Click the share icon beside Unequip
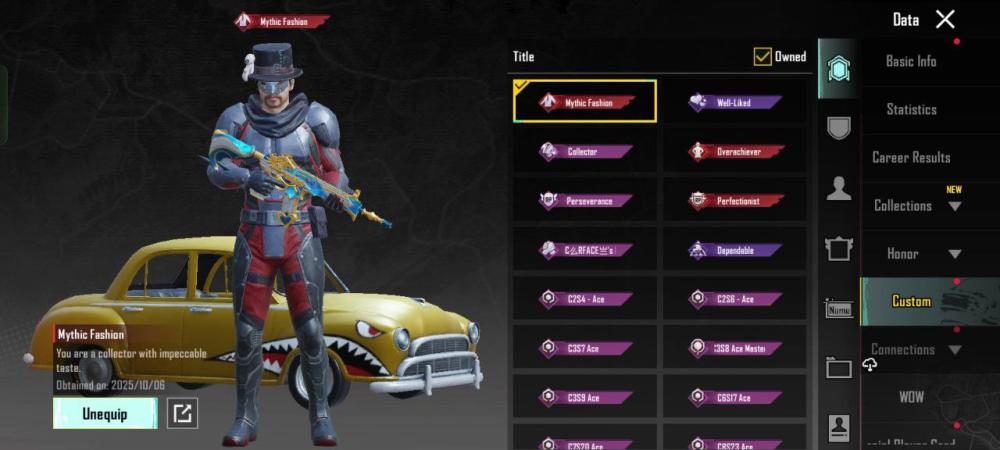Image resolution: width=1000 pixels, height=450 pixels. 181,413
